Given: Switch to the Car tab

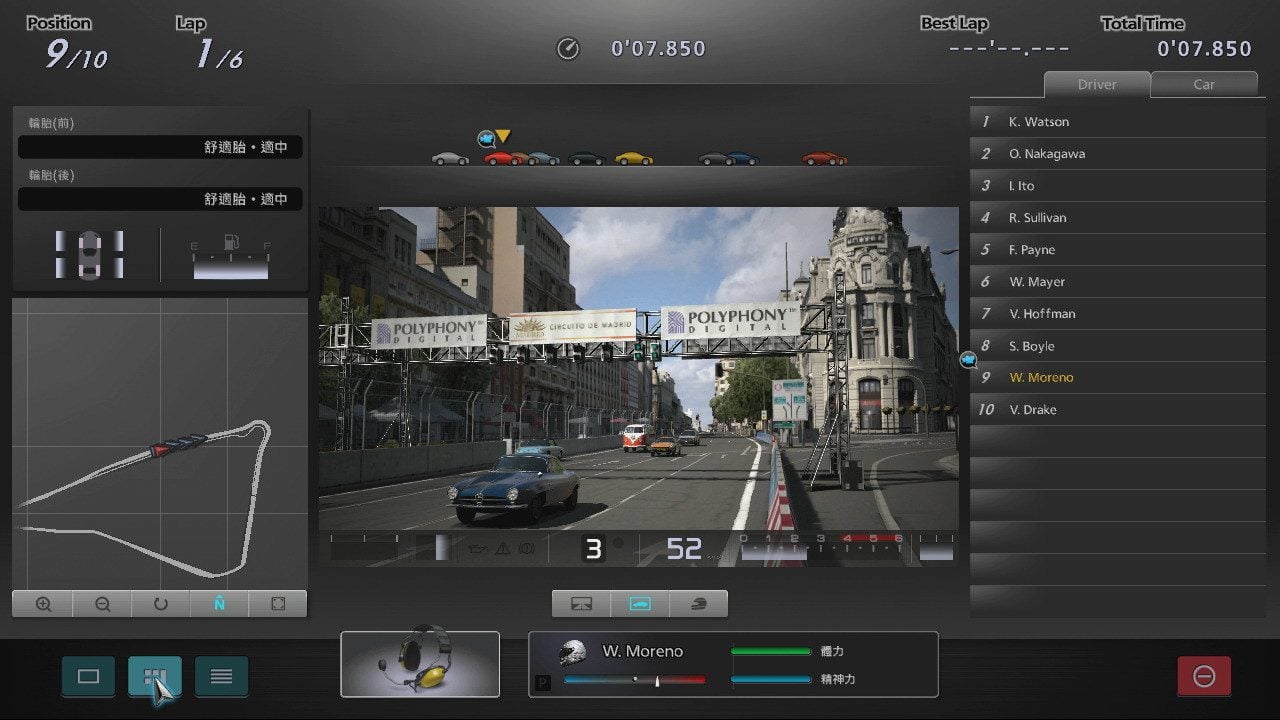Looking at the screenshot, I should [1205, 84].
